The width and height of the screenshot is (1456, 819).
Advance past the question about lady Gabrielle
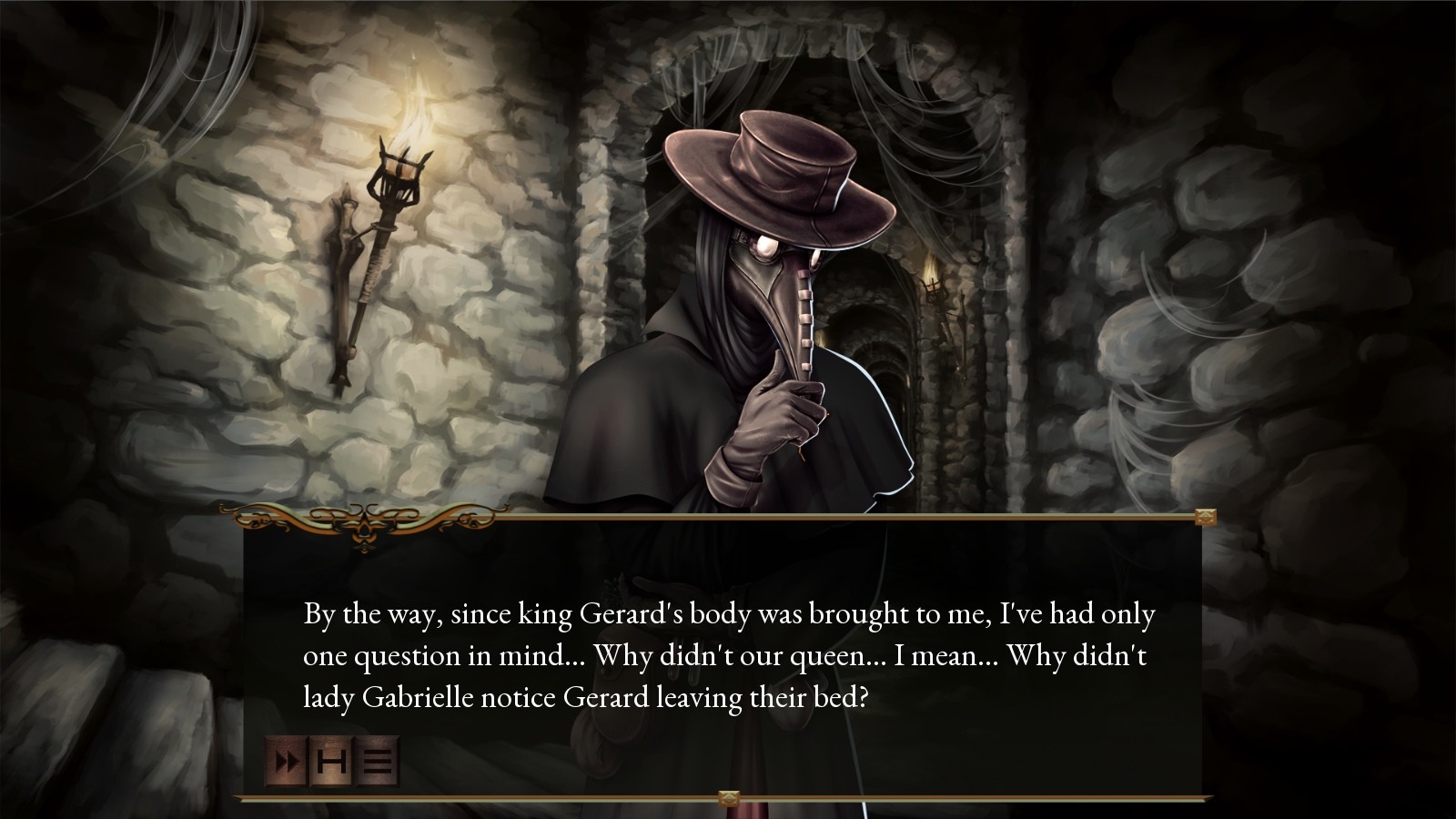point(728,655)
